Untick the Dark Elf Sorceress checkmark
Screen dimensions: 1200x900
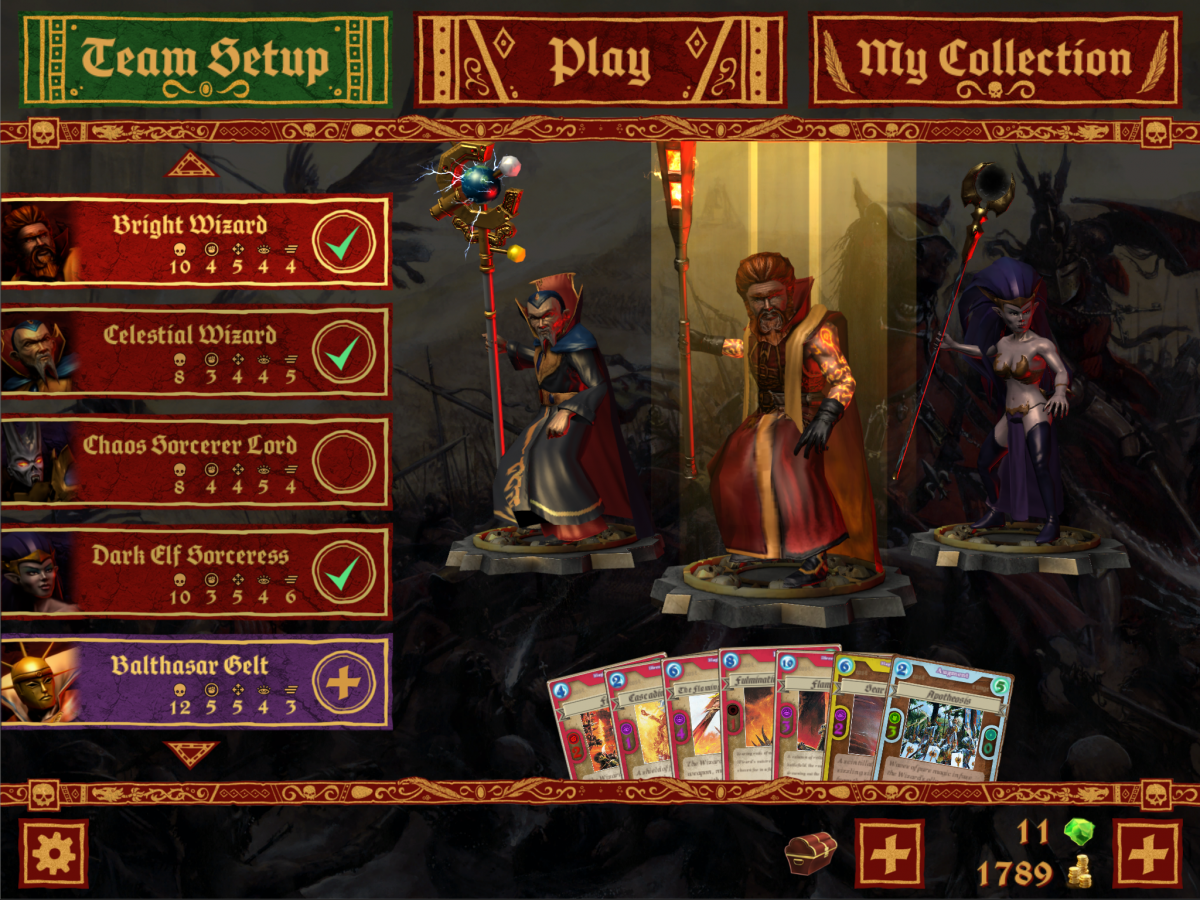pyautogui.click(x=343, y=572)
